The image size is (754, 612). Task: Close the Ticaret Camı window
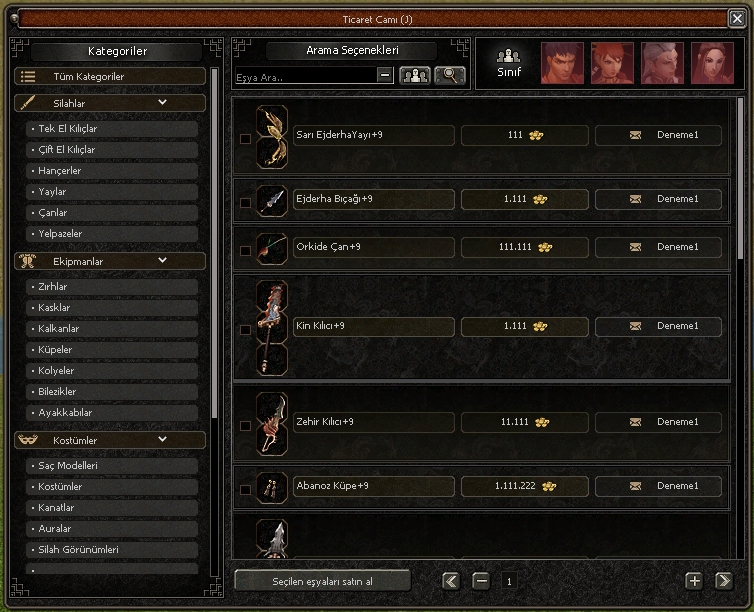(x=737, y=18)
